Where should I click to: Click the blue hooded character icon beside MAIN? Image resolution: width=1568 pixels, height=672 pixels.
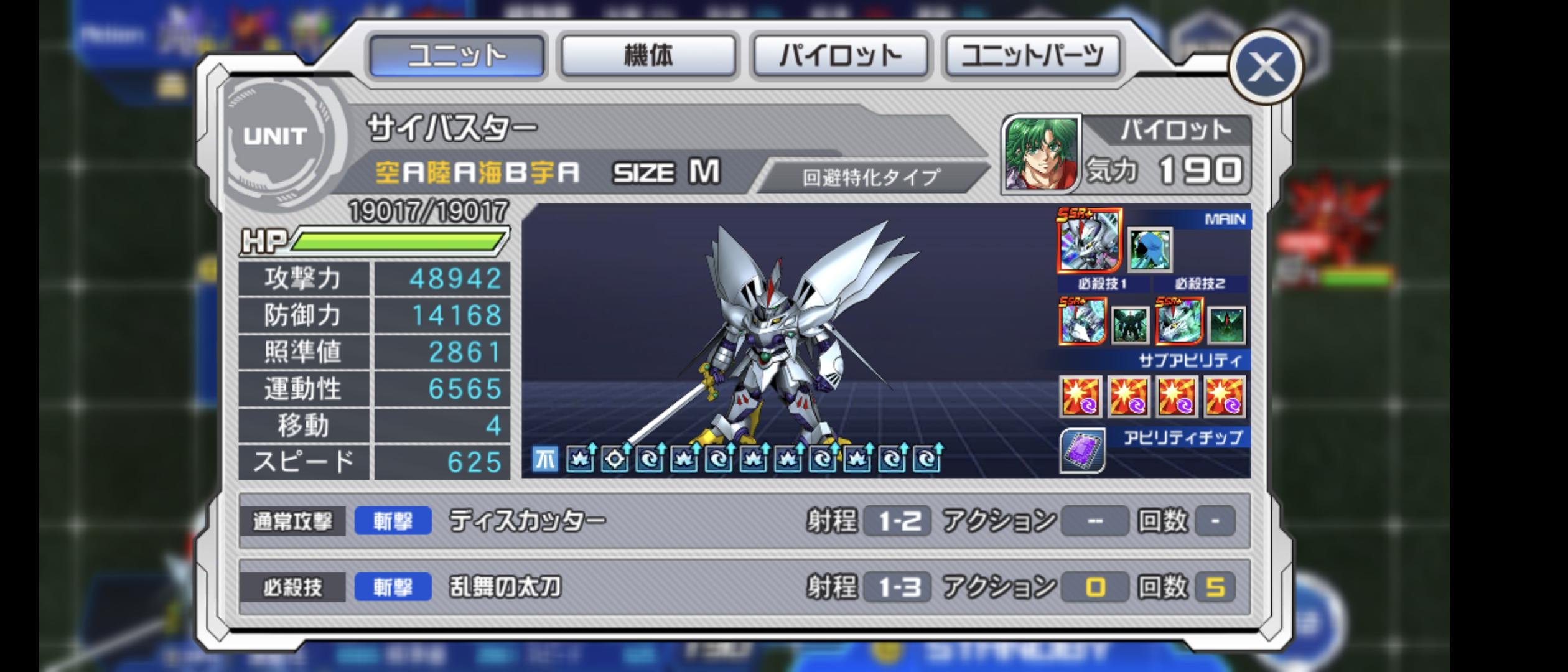coord(1149,250)
